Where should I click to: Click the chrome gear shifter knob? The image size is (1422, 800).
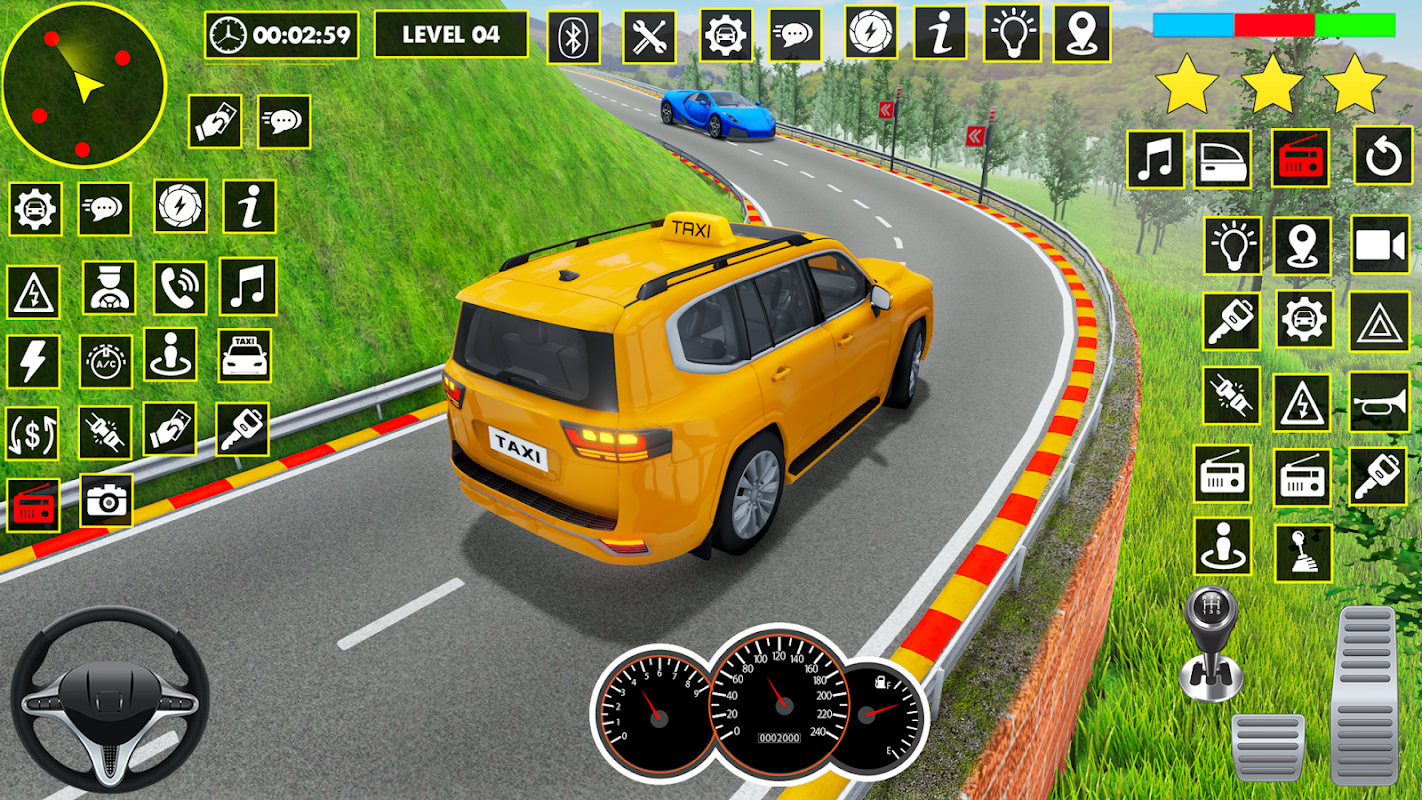tap(1209, 642)
